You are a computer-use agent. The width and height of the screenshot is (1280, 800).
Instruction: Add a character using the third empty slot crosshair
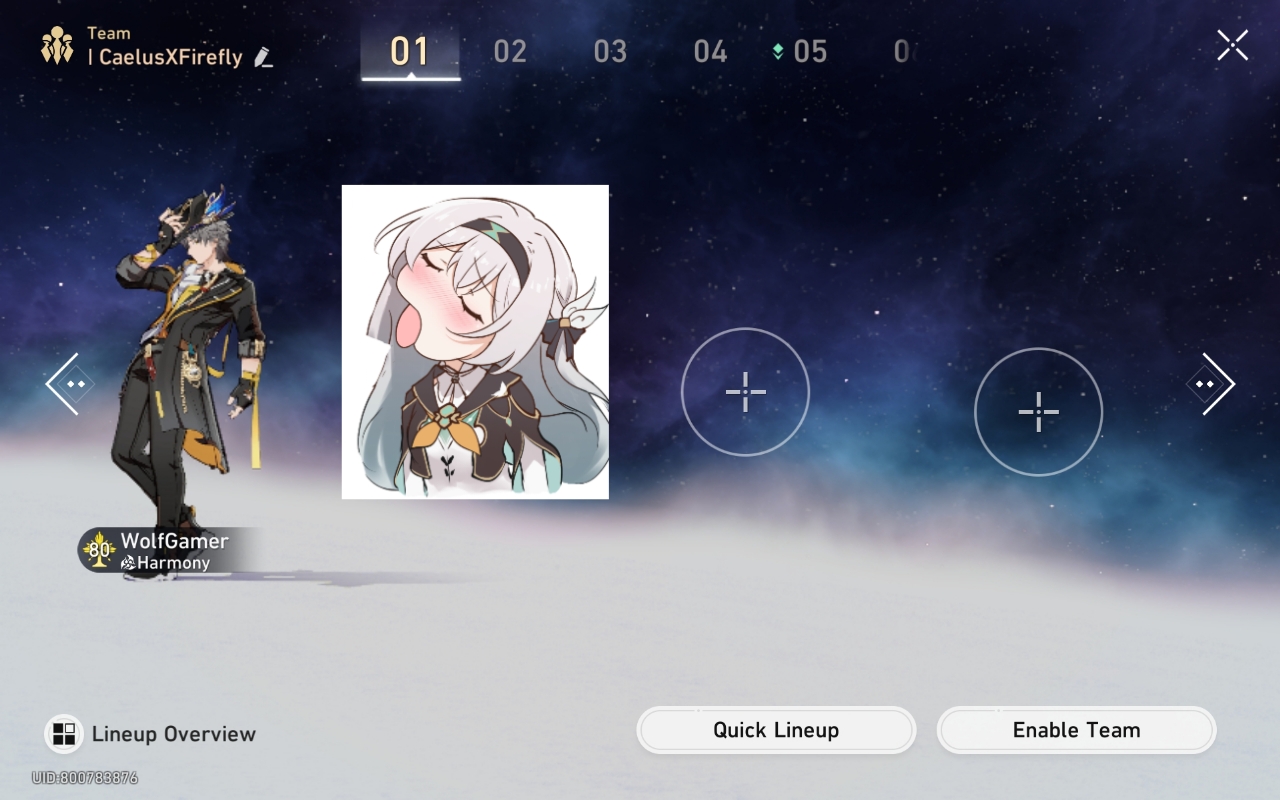point(745,392)
